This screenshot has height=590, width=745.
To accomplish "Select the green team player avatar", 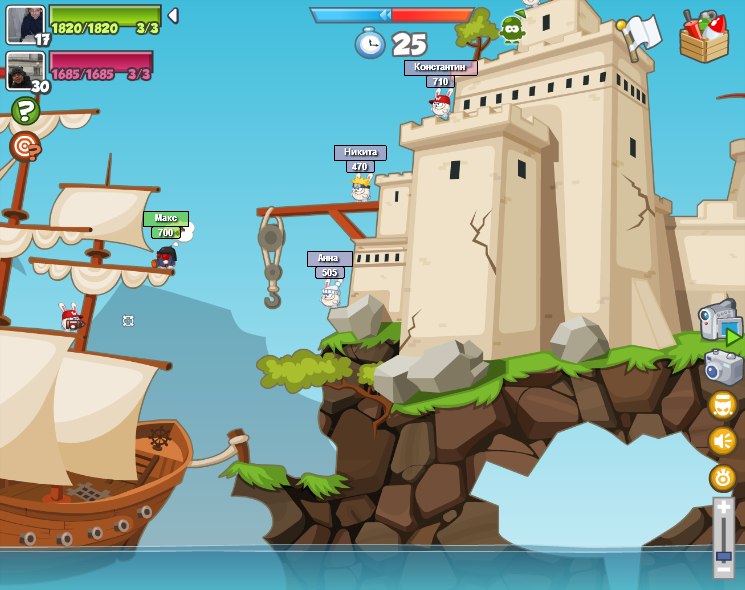I will [25, 23].
